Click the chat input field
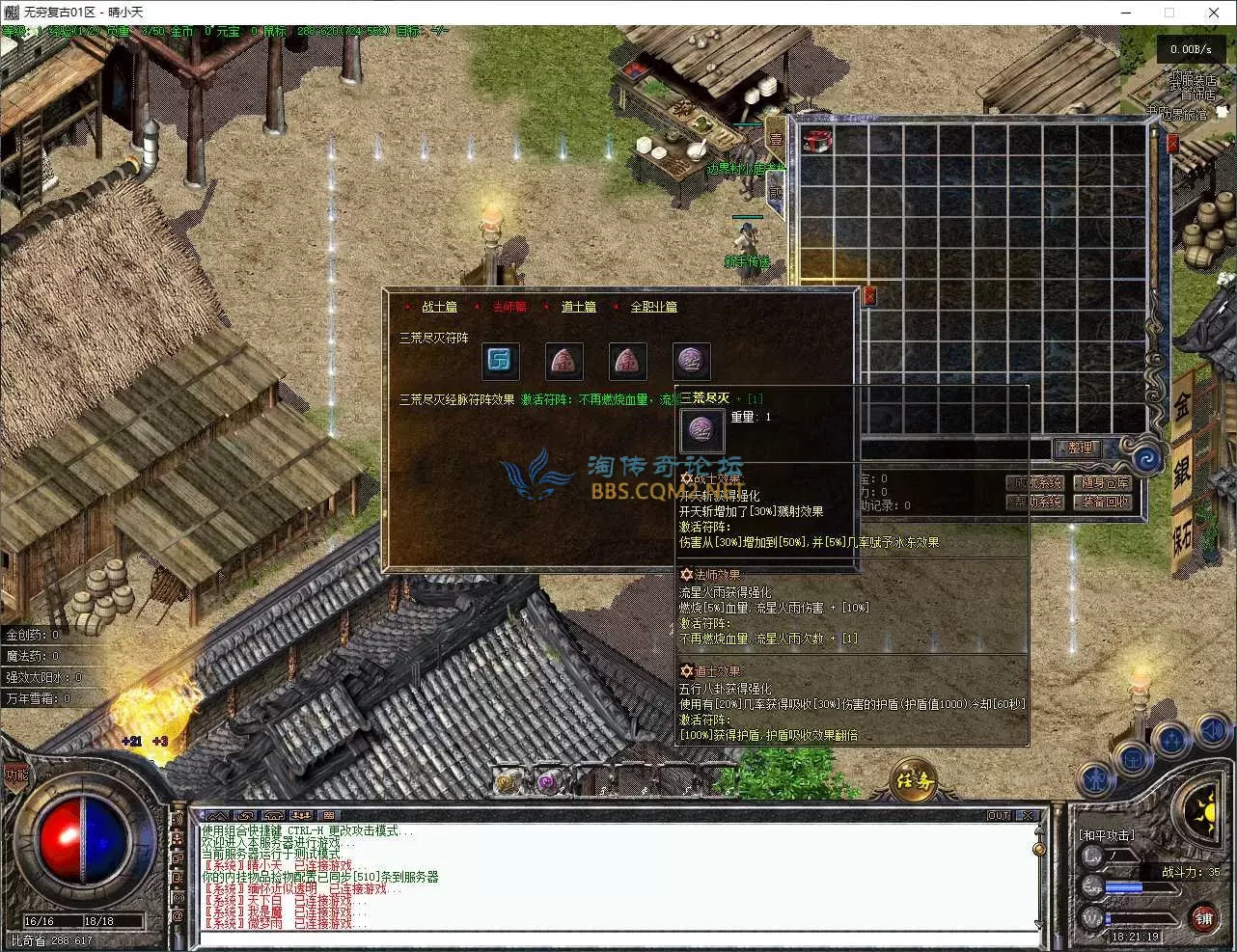The image size is (1237, 952). [x=618, y=938]
